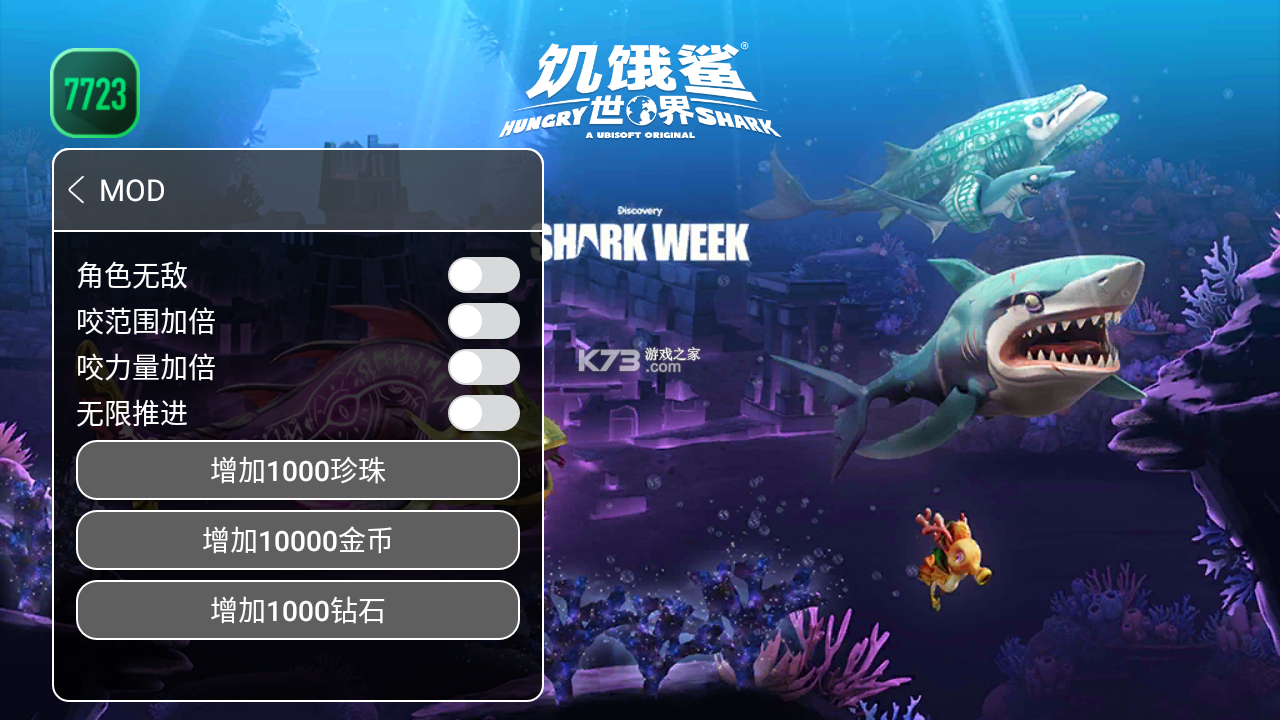Click the Discovery Shark Week banner
The image size is (1280, 720).
point(645,230)
